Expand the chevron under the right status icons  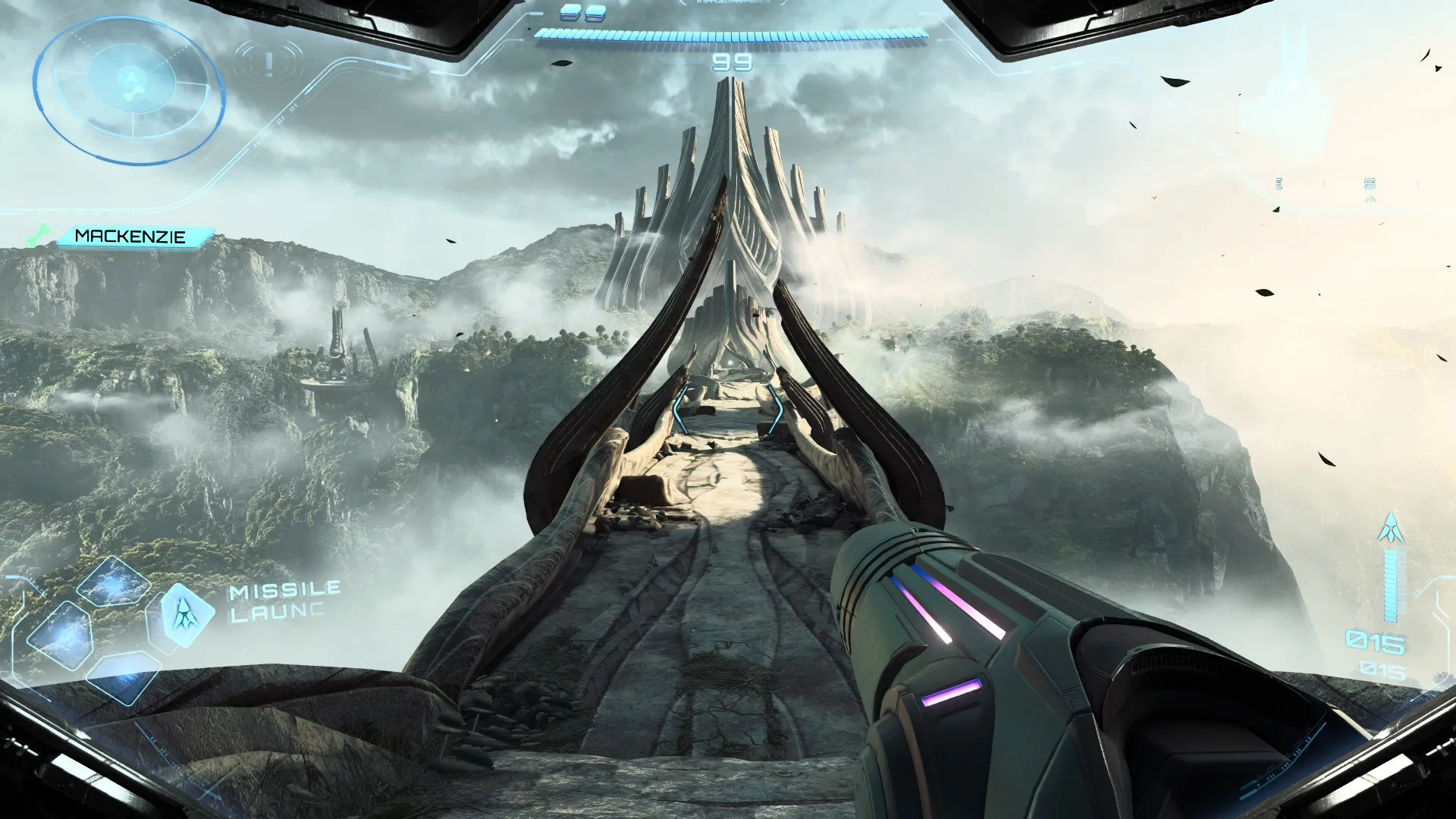coord(1371,199)
